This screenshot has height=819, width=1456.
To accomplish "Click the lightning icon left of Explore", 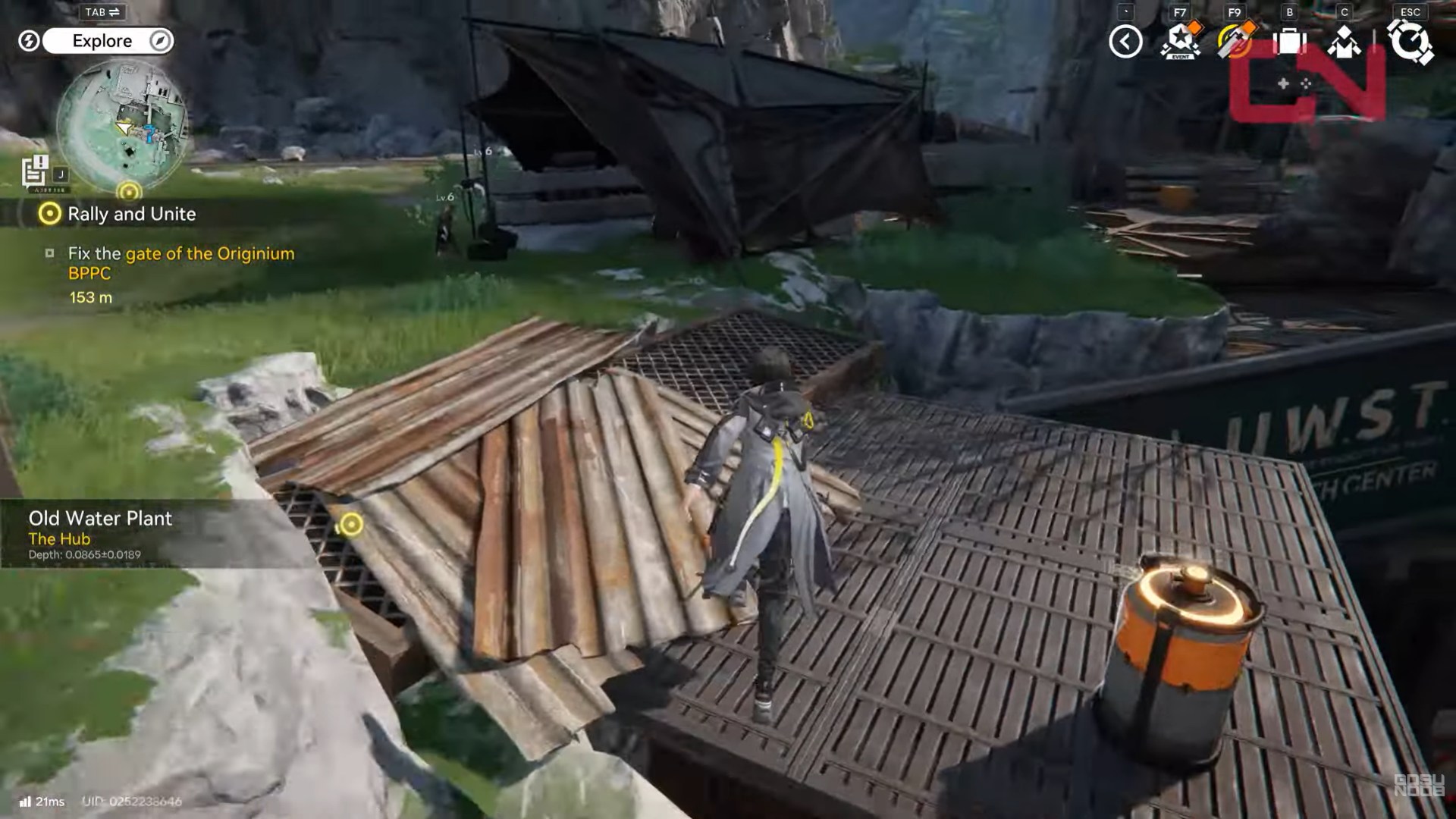I will click(29, 41).
